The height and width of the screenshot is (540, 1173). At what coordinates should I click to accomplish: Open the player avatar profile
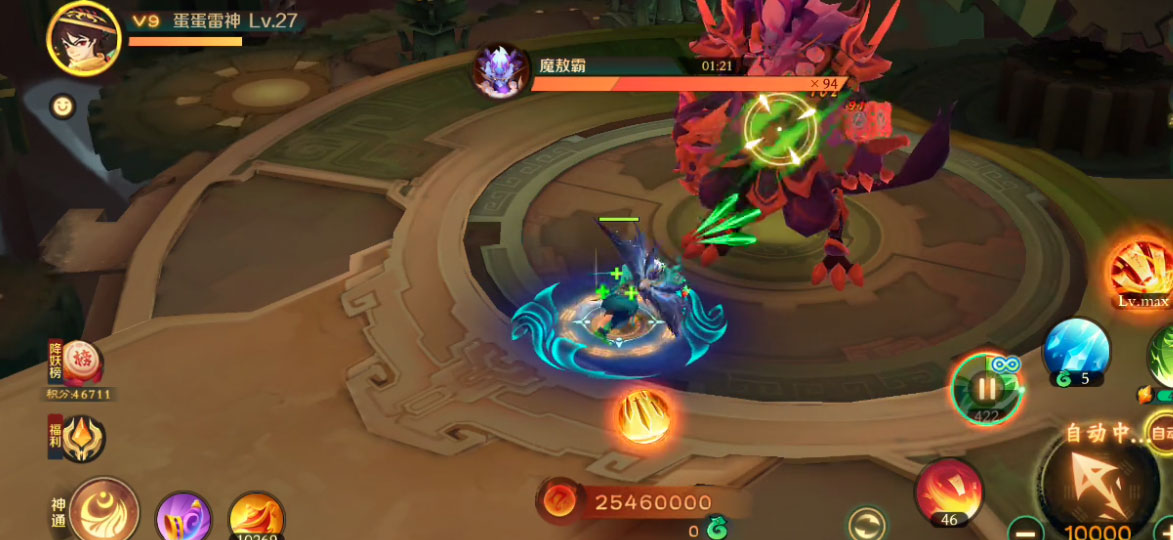pos(83,38)
